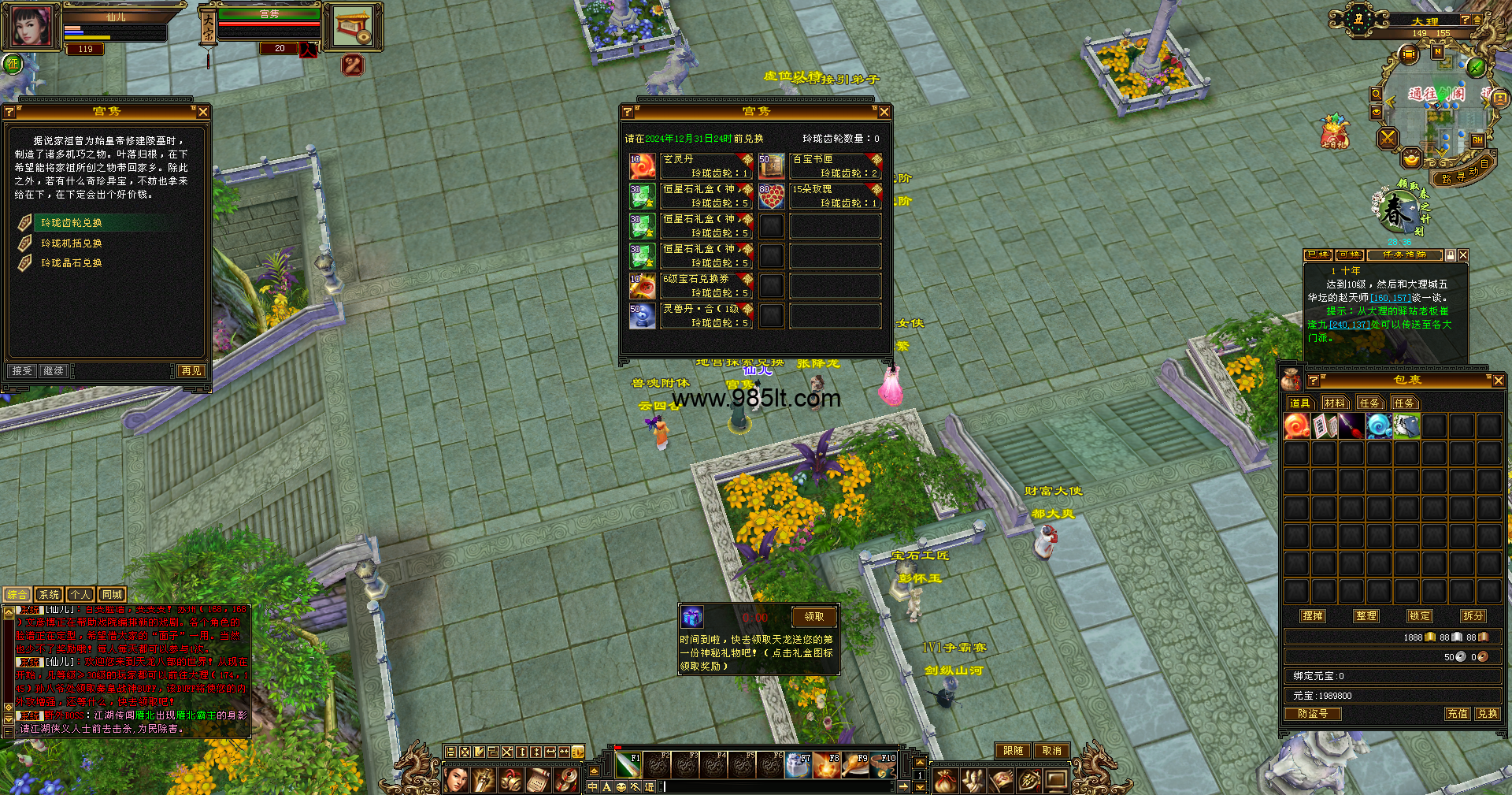Close the NPC dialogue window

coord(203,112)
